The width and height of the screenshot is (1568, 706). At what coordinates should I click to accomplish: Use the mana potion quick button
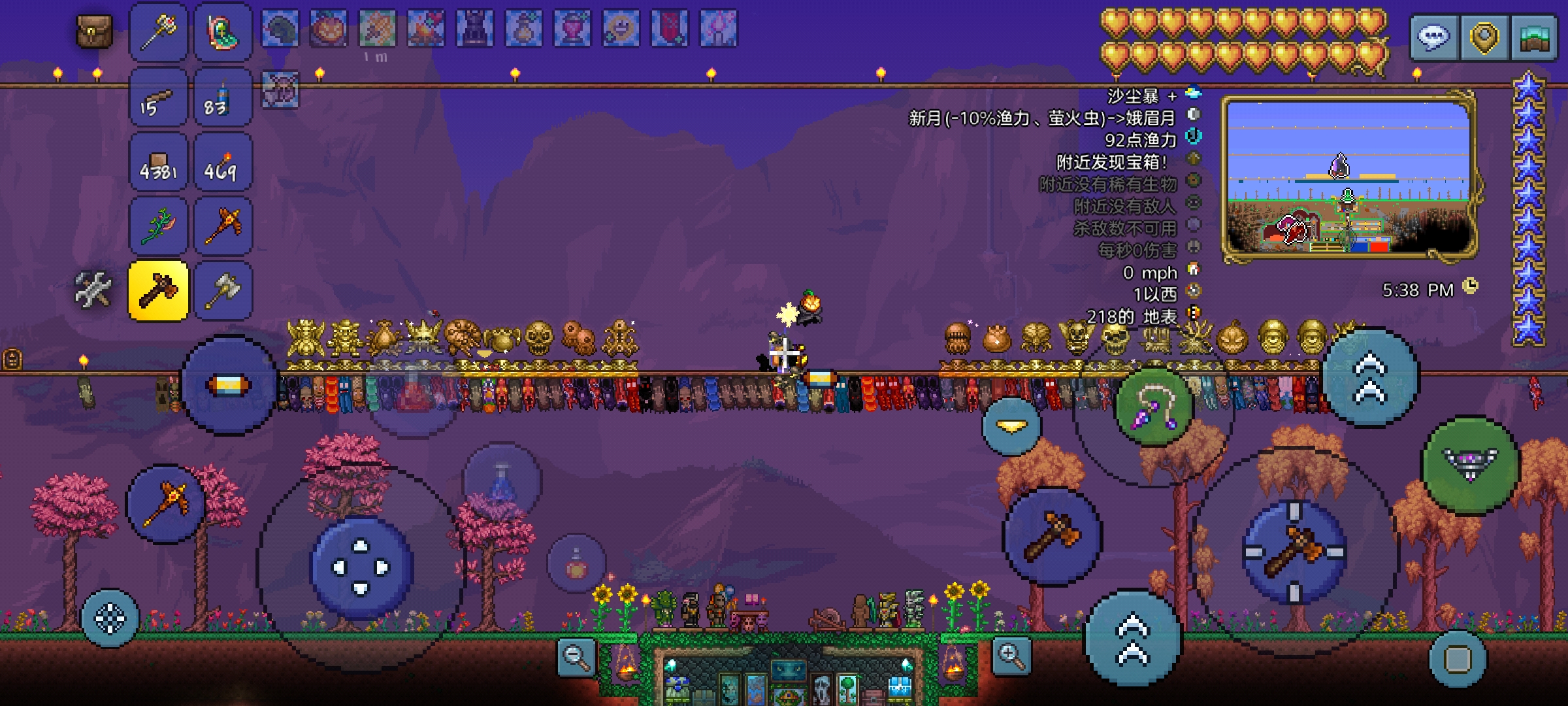pyautogui.click(x=502, y=482)
